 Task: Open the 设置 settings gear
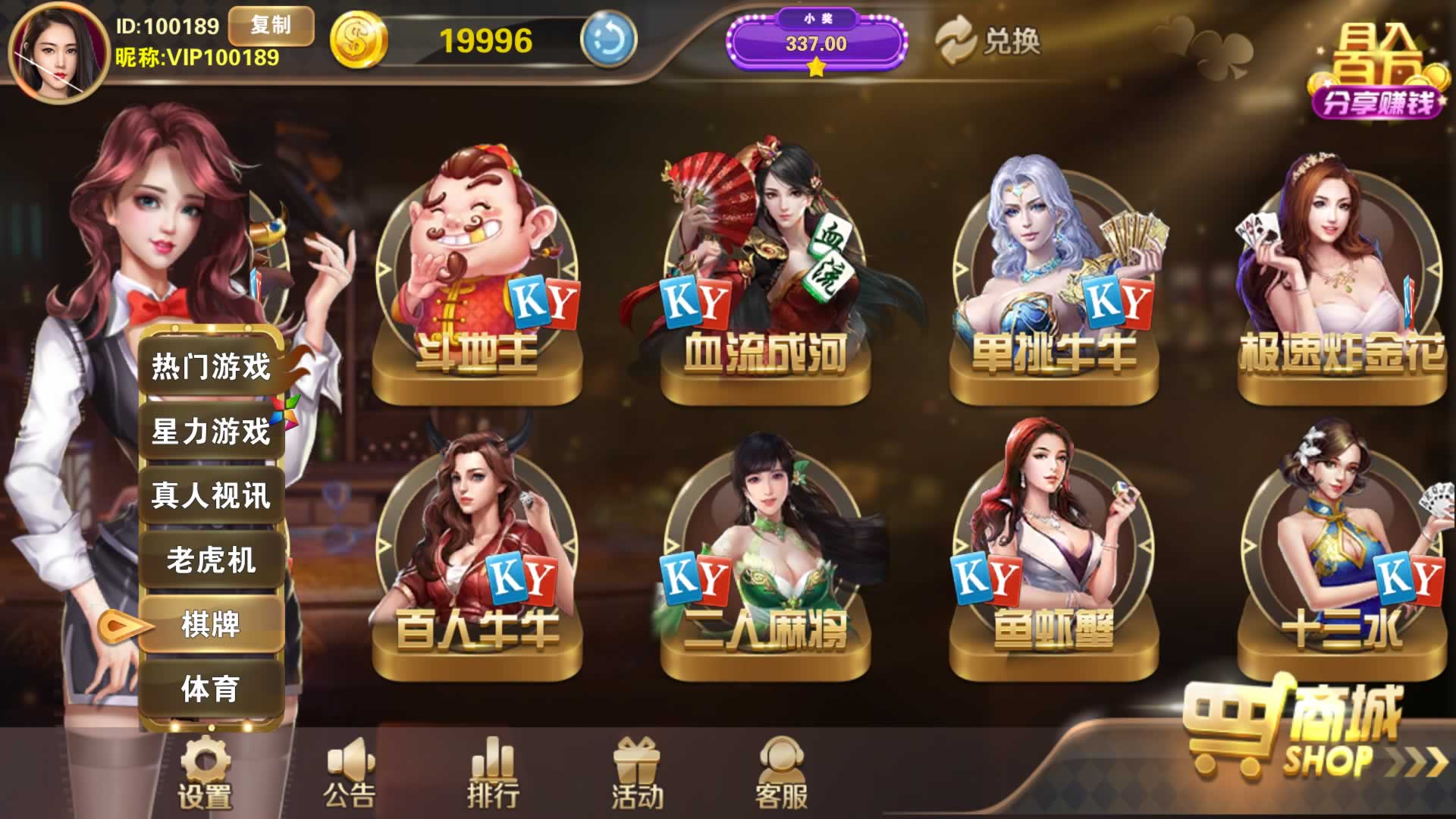204,772
